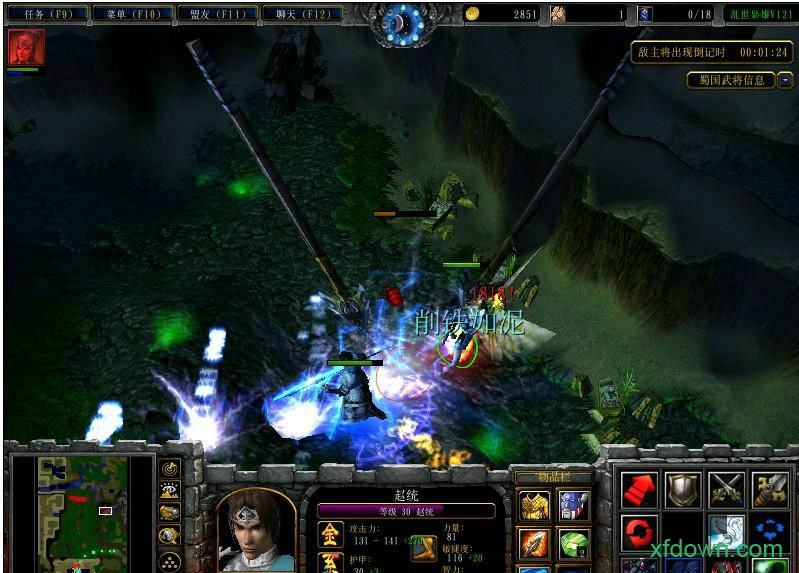Viewport: 799px width, 573px height.
Task: Use the green item with count 2
Action: pyautogui.click(x=574, y=545)
